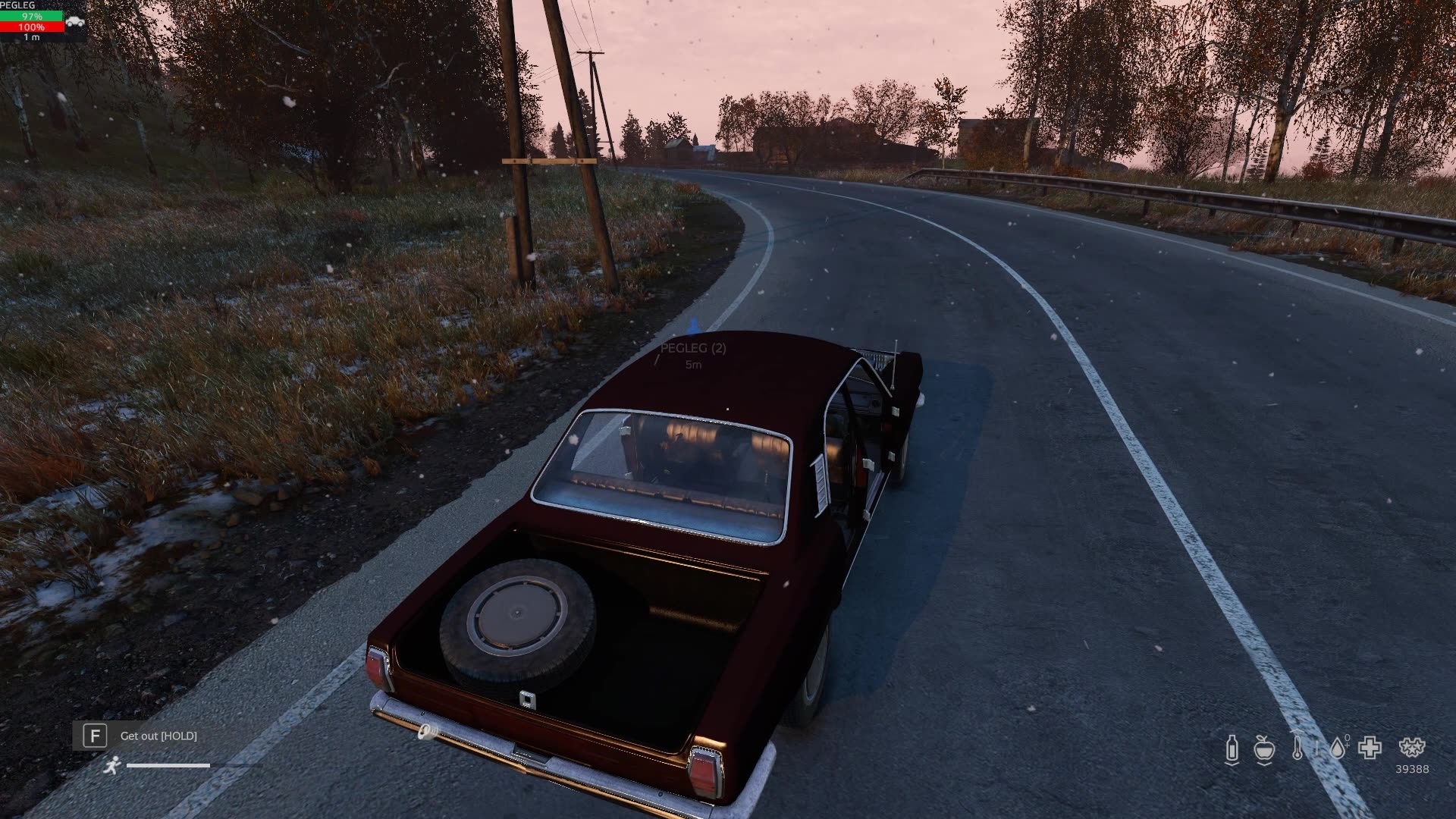Click the three-star reputation badge icon
The width and height of the screenshot is (1456, 819).
click(1411, 748)
